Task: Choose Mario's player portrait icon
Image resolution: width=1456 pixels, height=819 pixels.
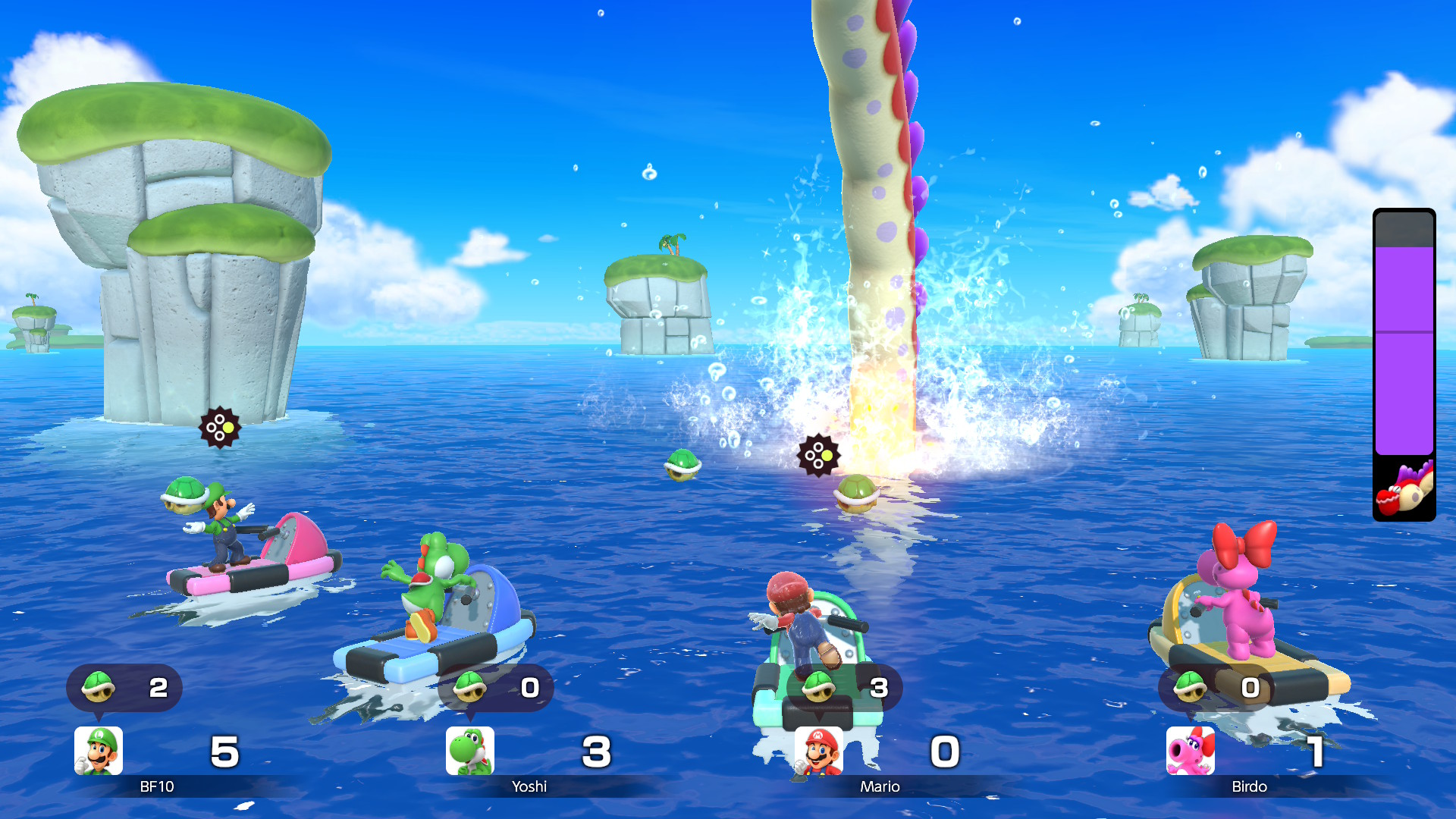Action: coord(819,751)
